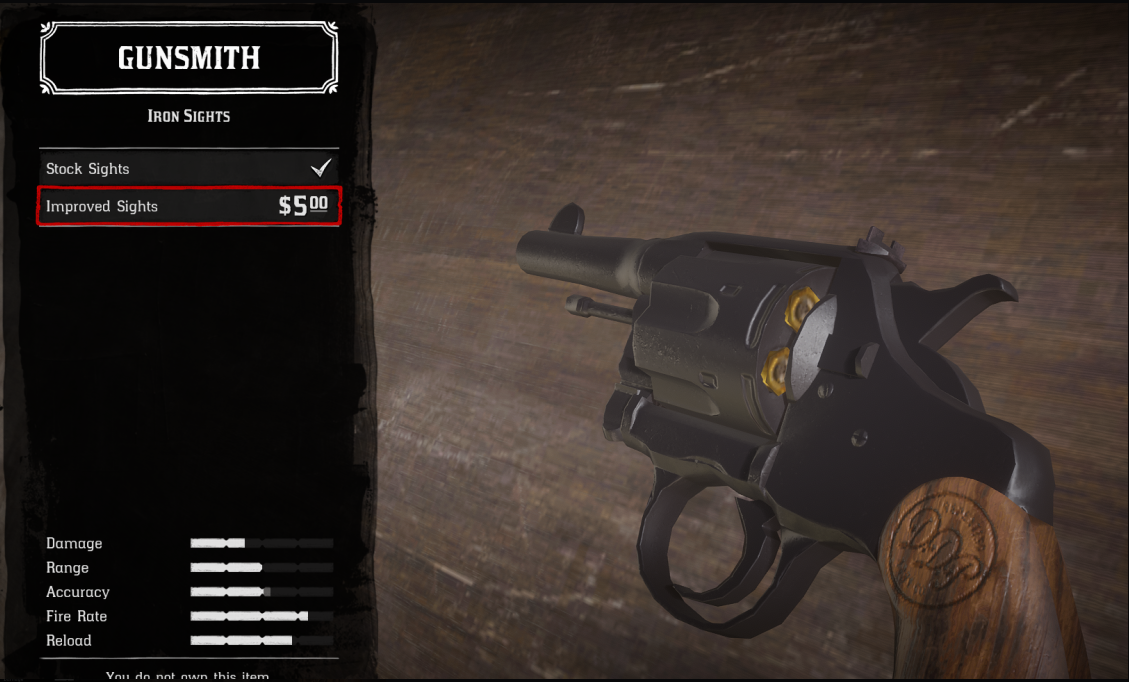Screen dimensions: 1129x682
Task: Select the Stock Sights option
Action: [x=188, y=168]
